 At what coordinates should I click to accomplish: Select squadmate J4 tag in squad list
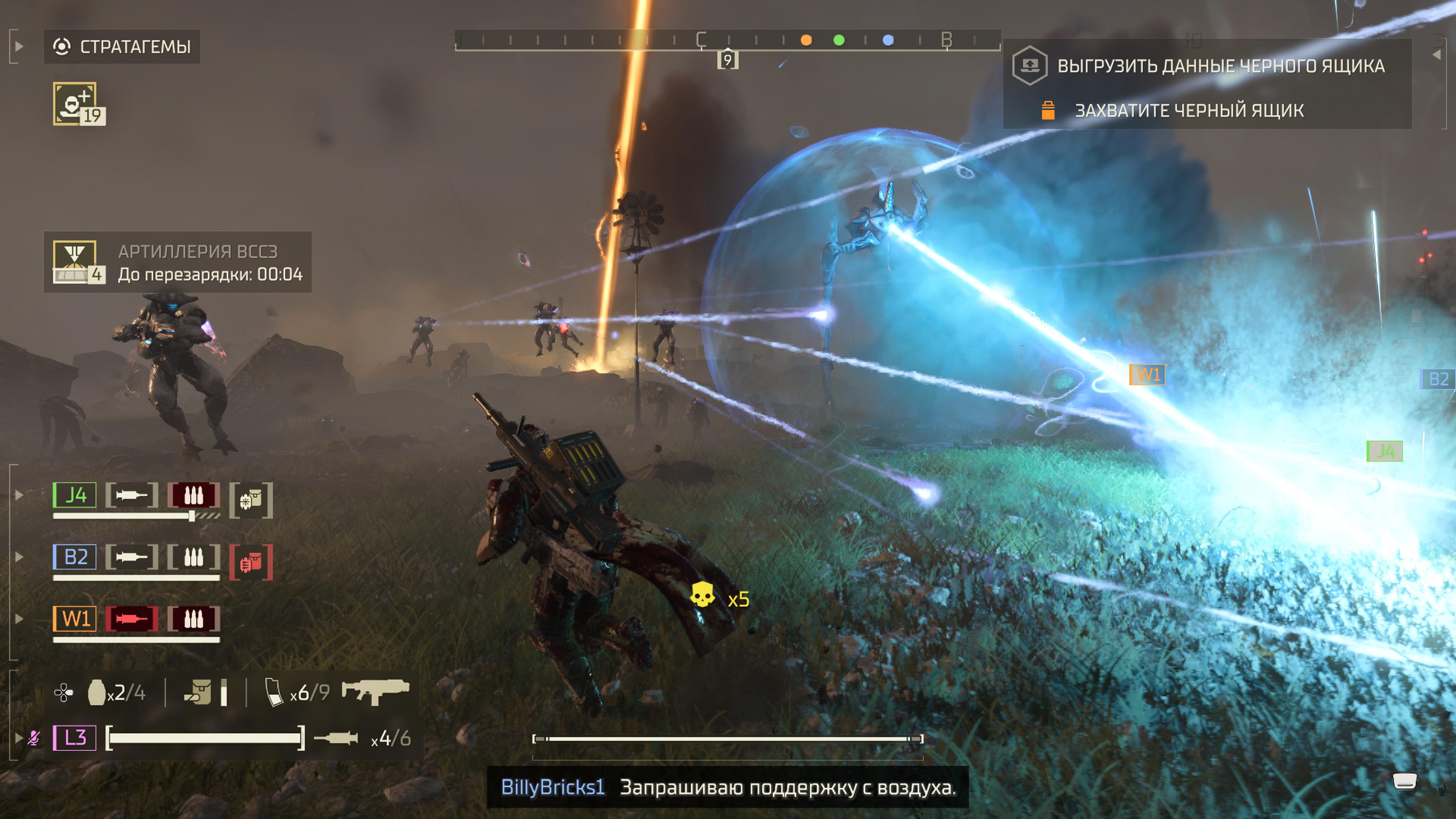click(75, 495)
